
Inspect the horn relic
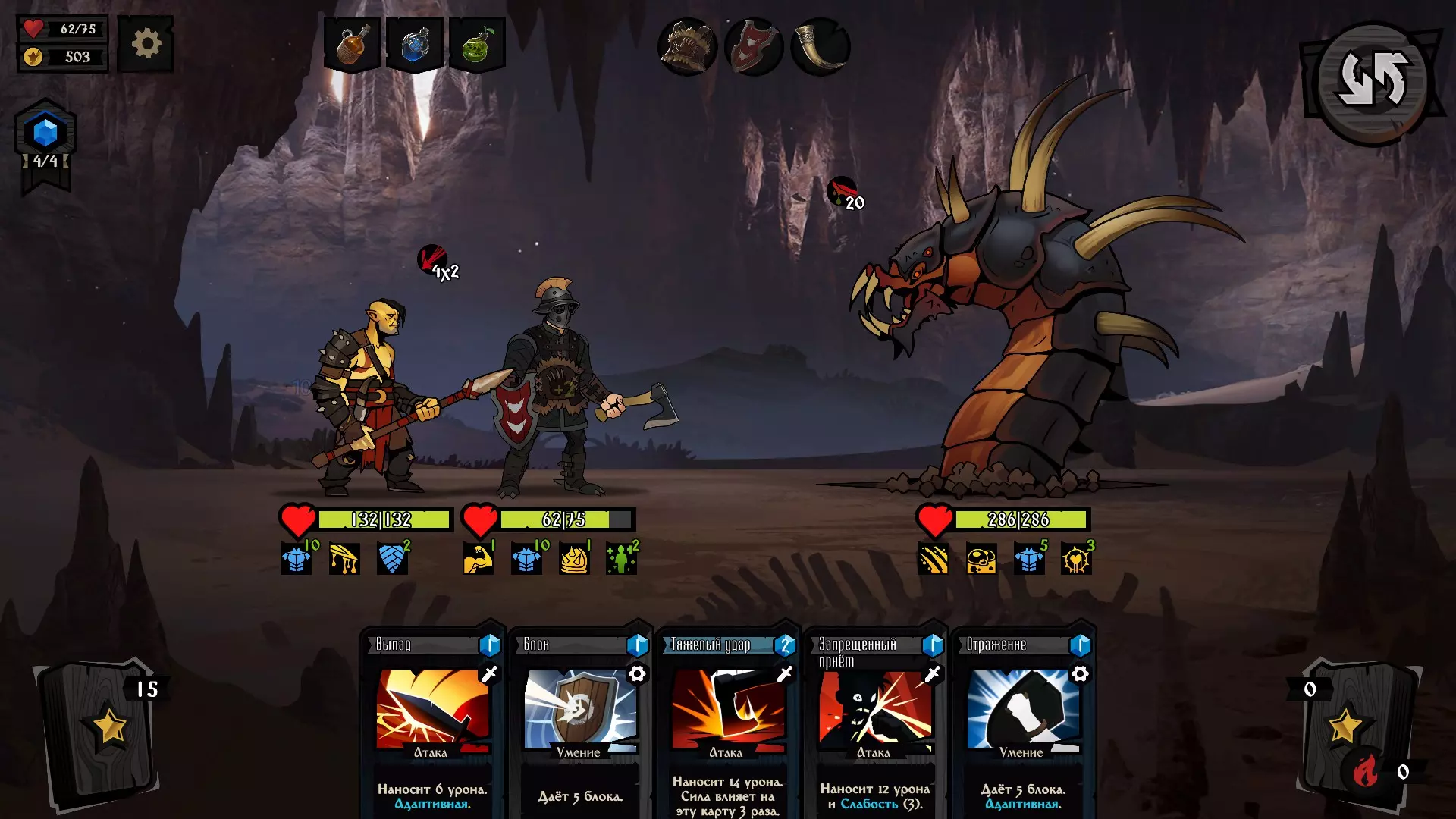pos(821,46)
